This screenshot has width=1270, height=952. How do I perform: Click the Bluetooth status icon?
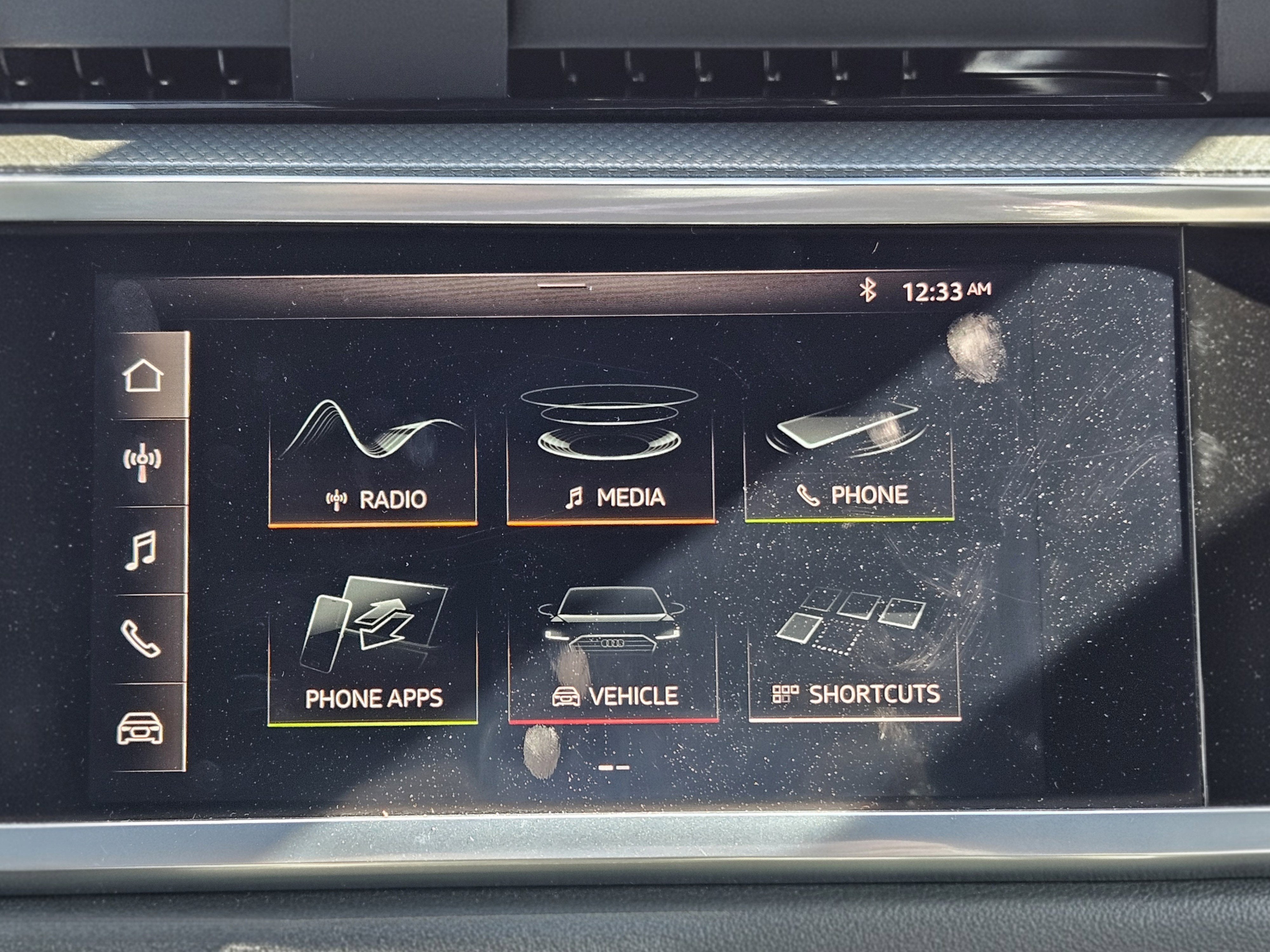click(867, 290)
